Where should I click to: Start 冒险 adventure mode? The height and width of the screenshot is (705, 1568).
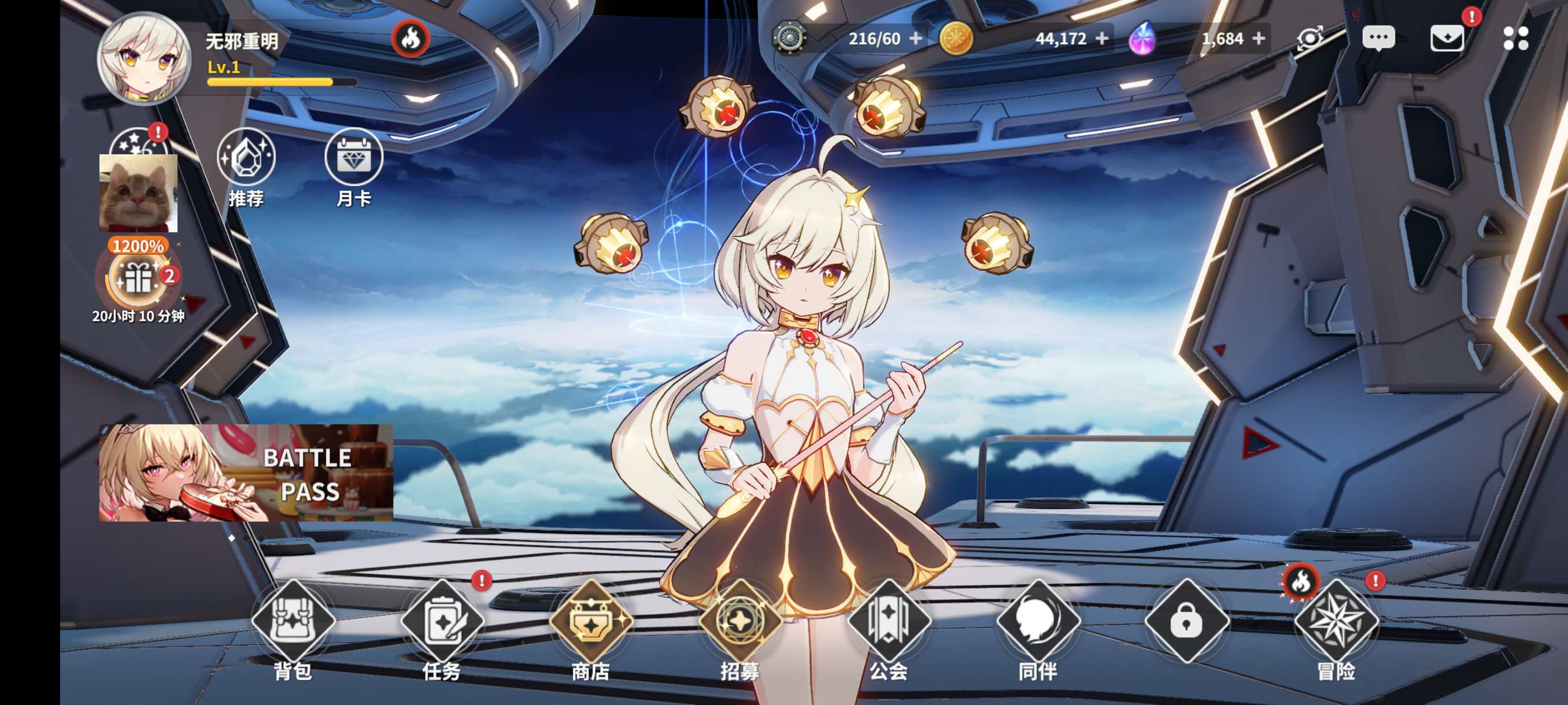point(1336,622)
